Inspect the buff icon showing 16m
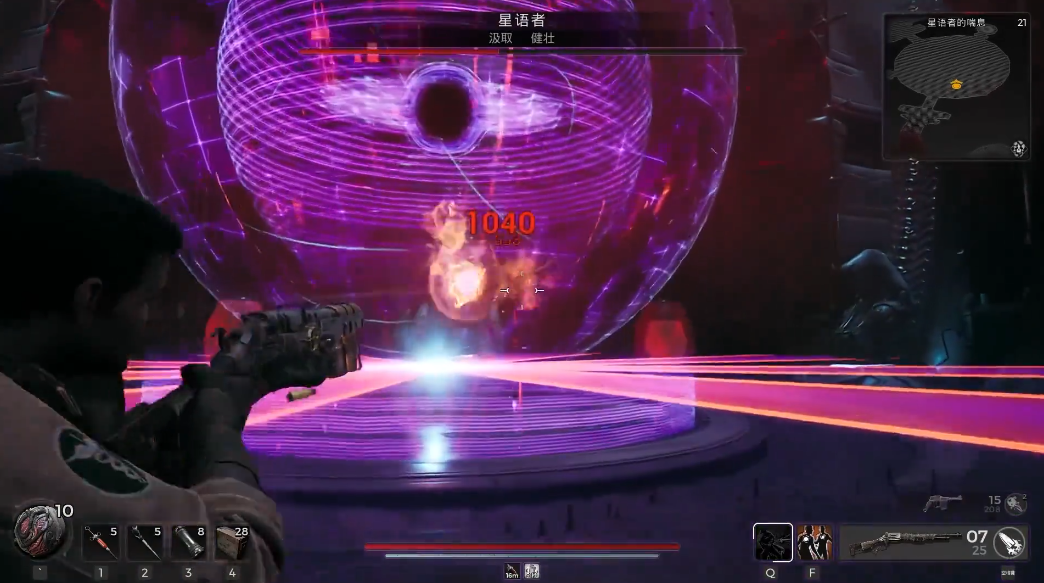 pyautogui.click(x=512, y=570)
